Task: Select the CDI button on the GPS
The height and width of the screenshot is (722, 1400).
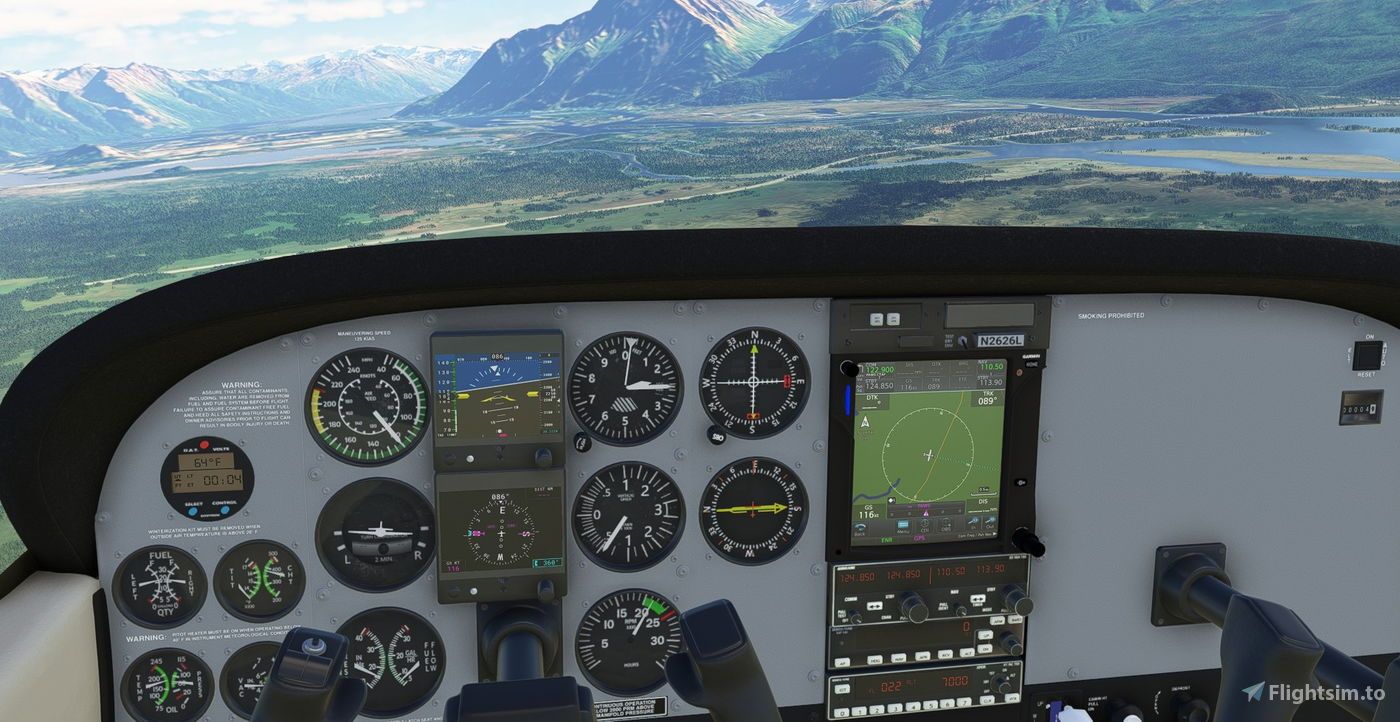Action: (x=925, y=526)
